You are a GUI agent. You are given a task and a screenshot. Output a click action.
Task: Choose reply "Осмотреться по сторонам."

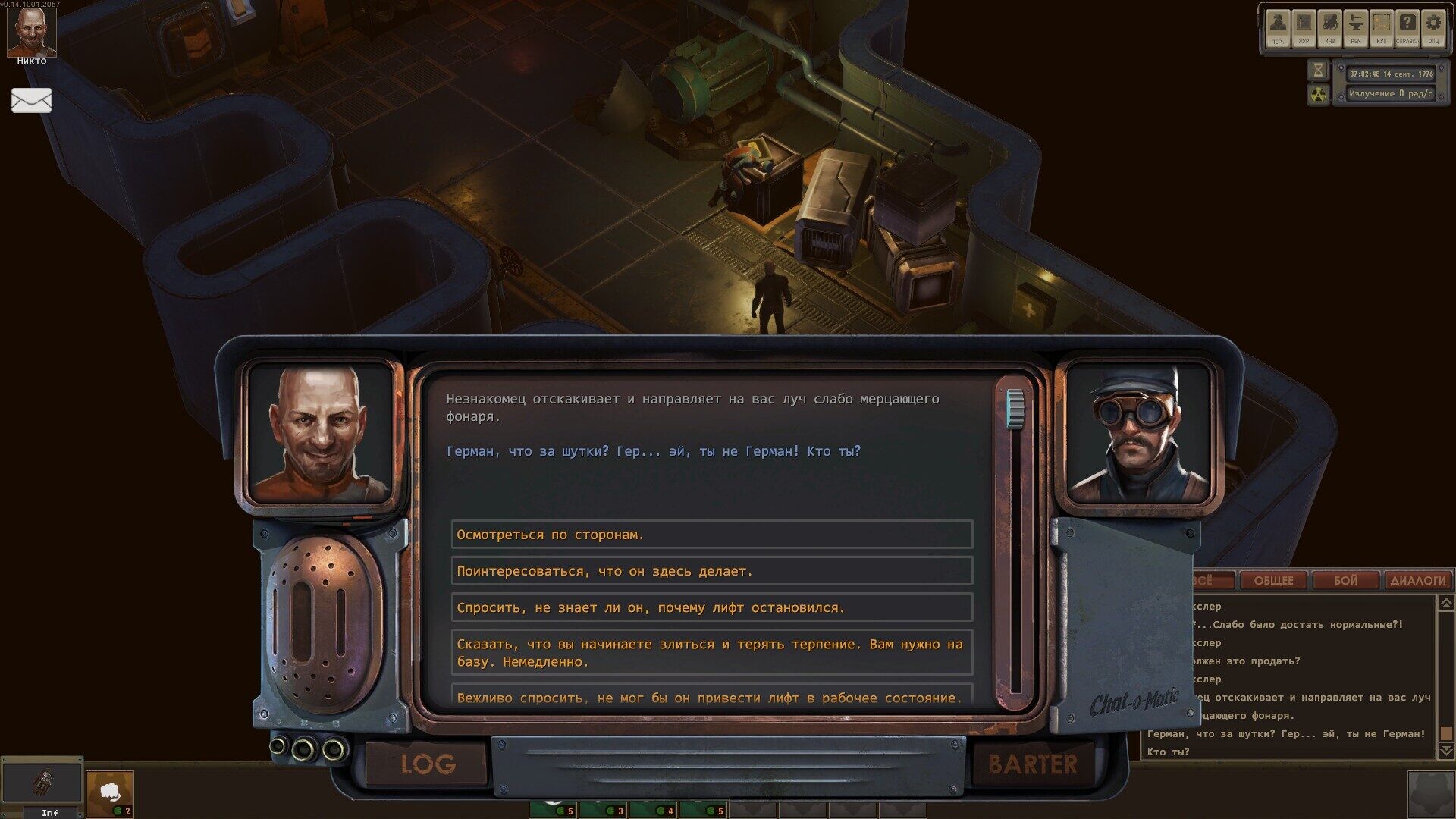pyautogui.click(x=711, y=535)
